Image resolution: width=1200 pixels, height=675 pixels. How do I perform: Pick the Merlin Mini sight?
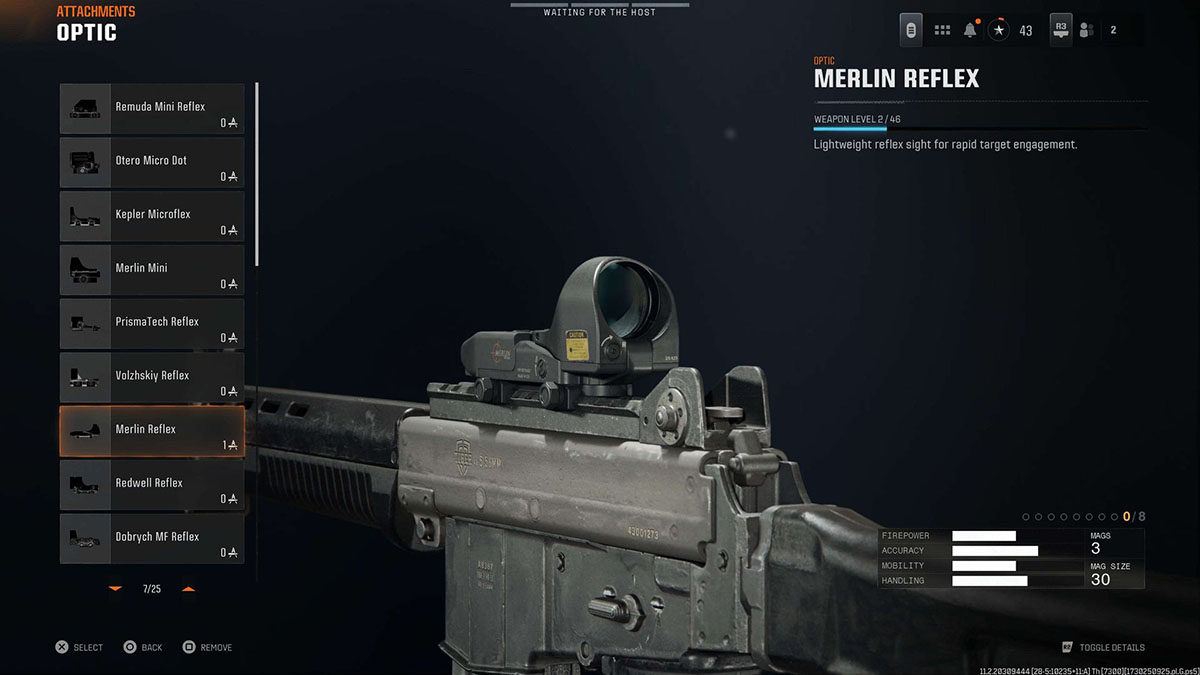click(x=152, y=270)
